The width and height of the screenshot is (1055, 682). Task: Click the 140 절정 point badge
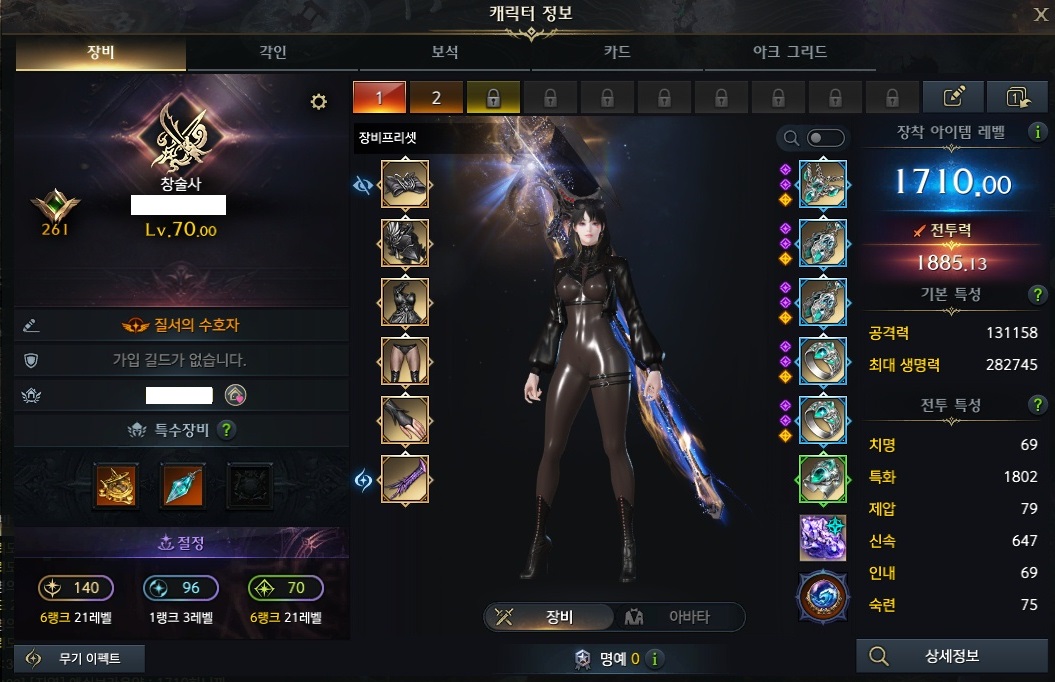(76, 588)
